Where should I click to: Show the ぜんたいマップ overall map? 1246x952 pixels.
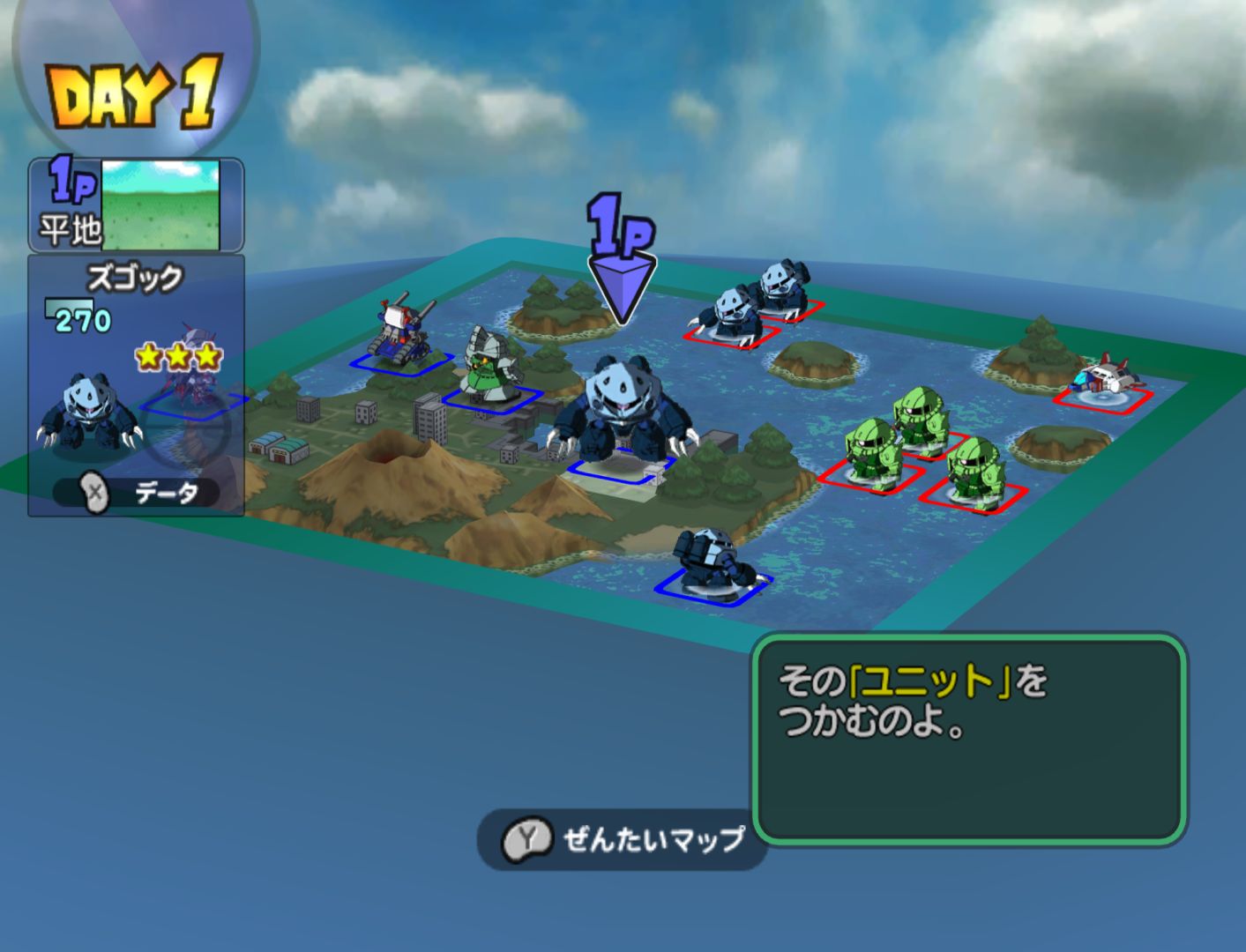point(623,839)
